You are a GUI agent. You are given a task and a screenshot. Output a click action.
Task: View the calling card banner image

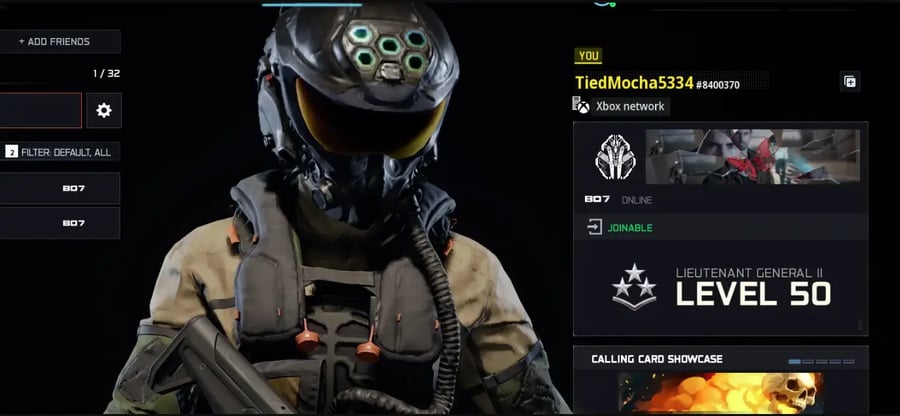[x=752, y=157]
